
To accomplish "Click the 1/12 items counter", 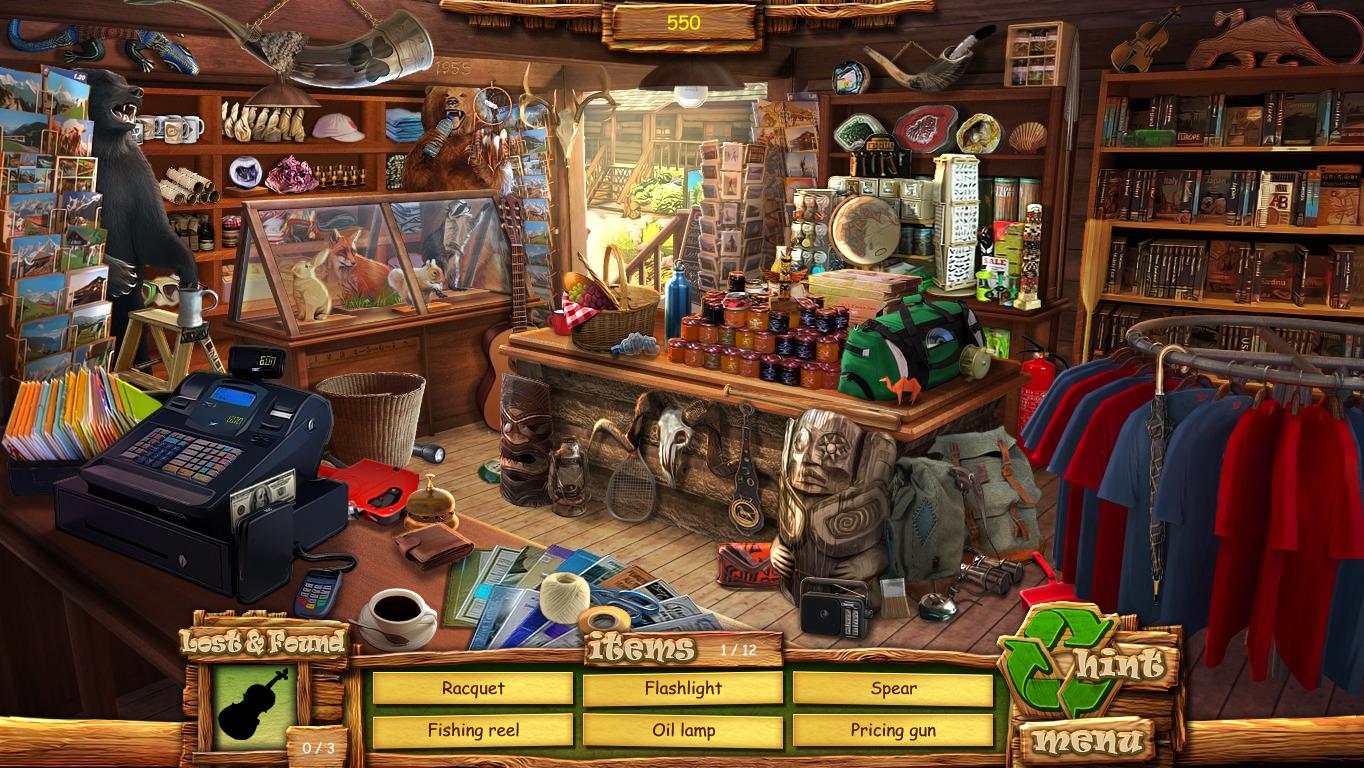I will (x=742, y=648).
